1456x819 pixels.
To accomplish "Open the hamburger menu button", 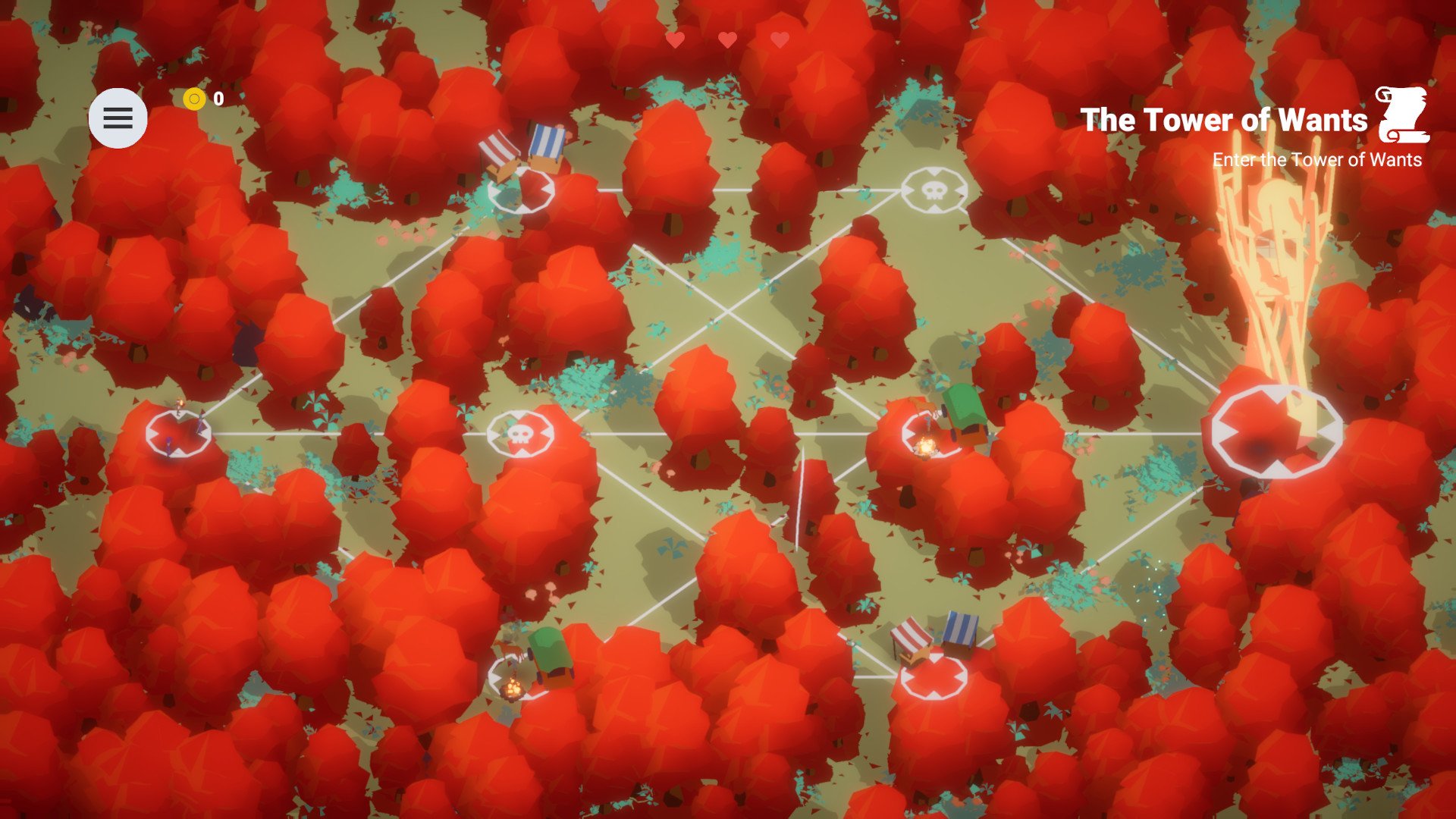I will point(118,118).
